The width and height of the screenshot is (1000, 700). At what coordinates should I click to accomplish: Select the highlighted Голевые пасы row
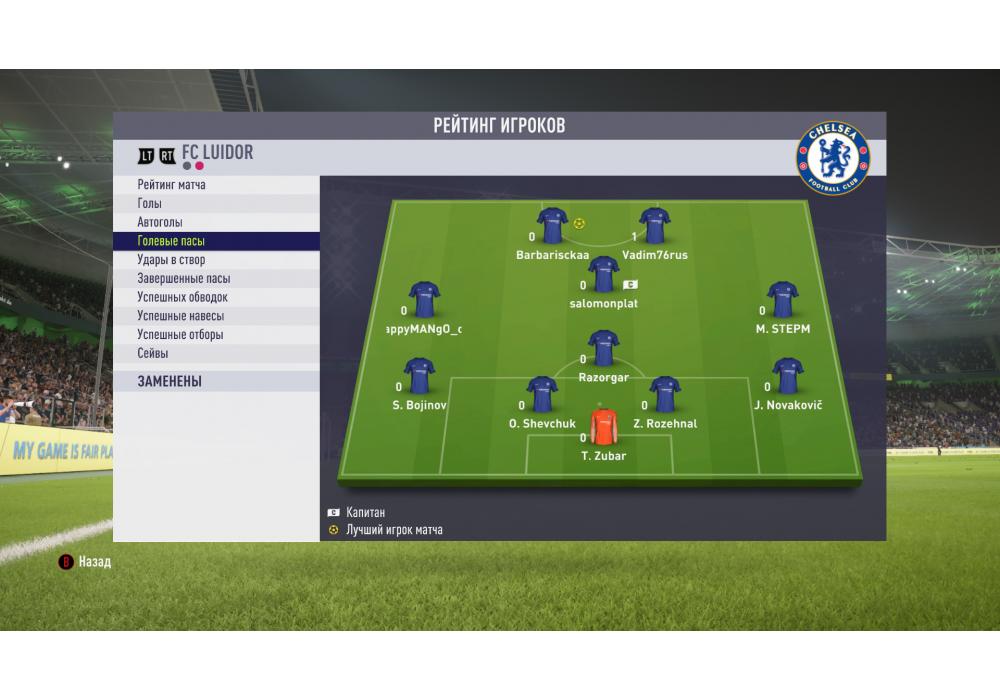[216, 241]
